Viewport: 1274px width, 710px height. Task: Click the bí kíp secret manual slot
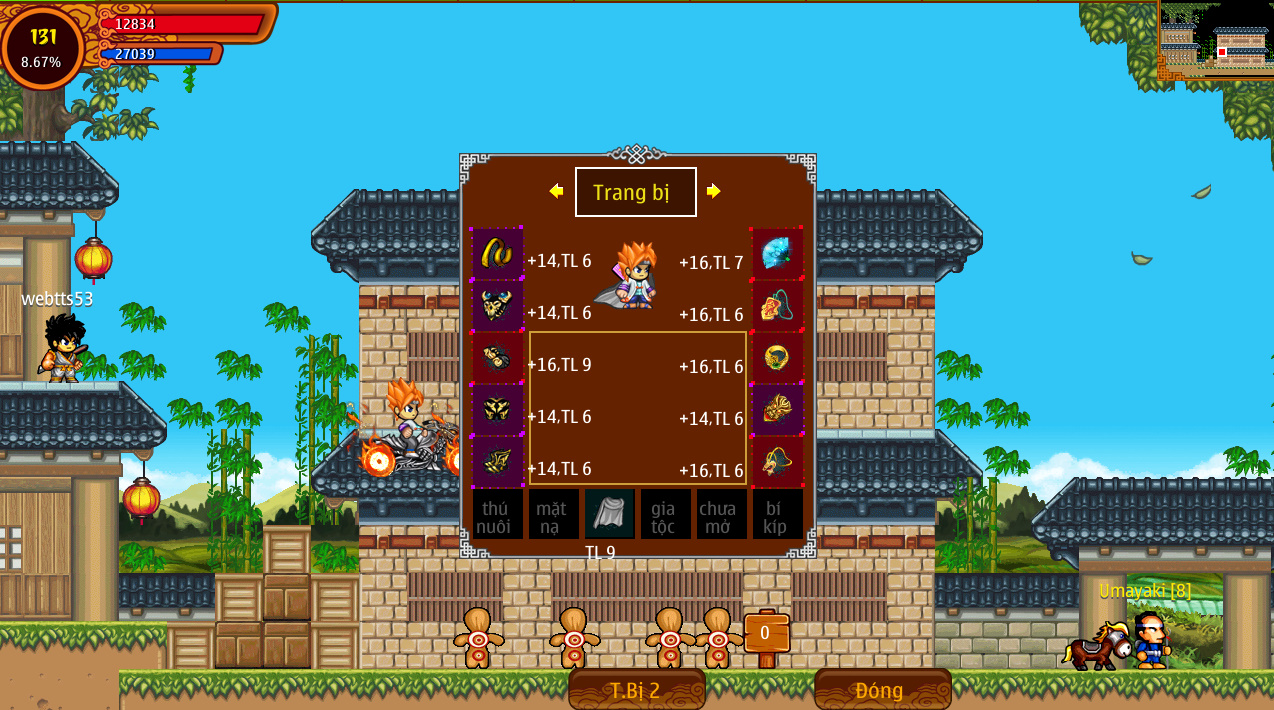tap(777, 514)
